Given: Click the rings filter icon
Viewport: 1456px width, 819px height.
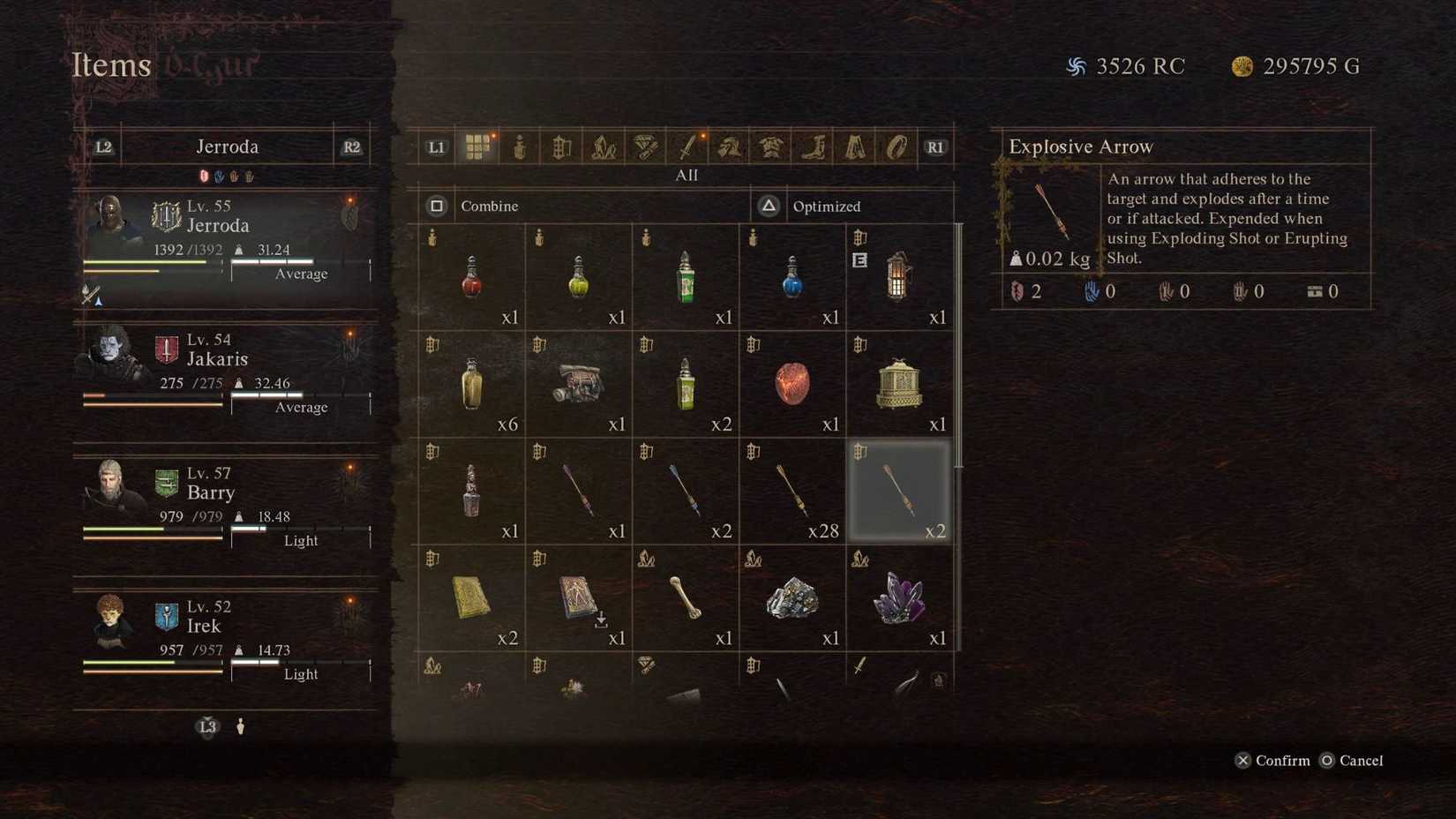Looking at the screenshot, I should tap(894, 147).
